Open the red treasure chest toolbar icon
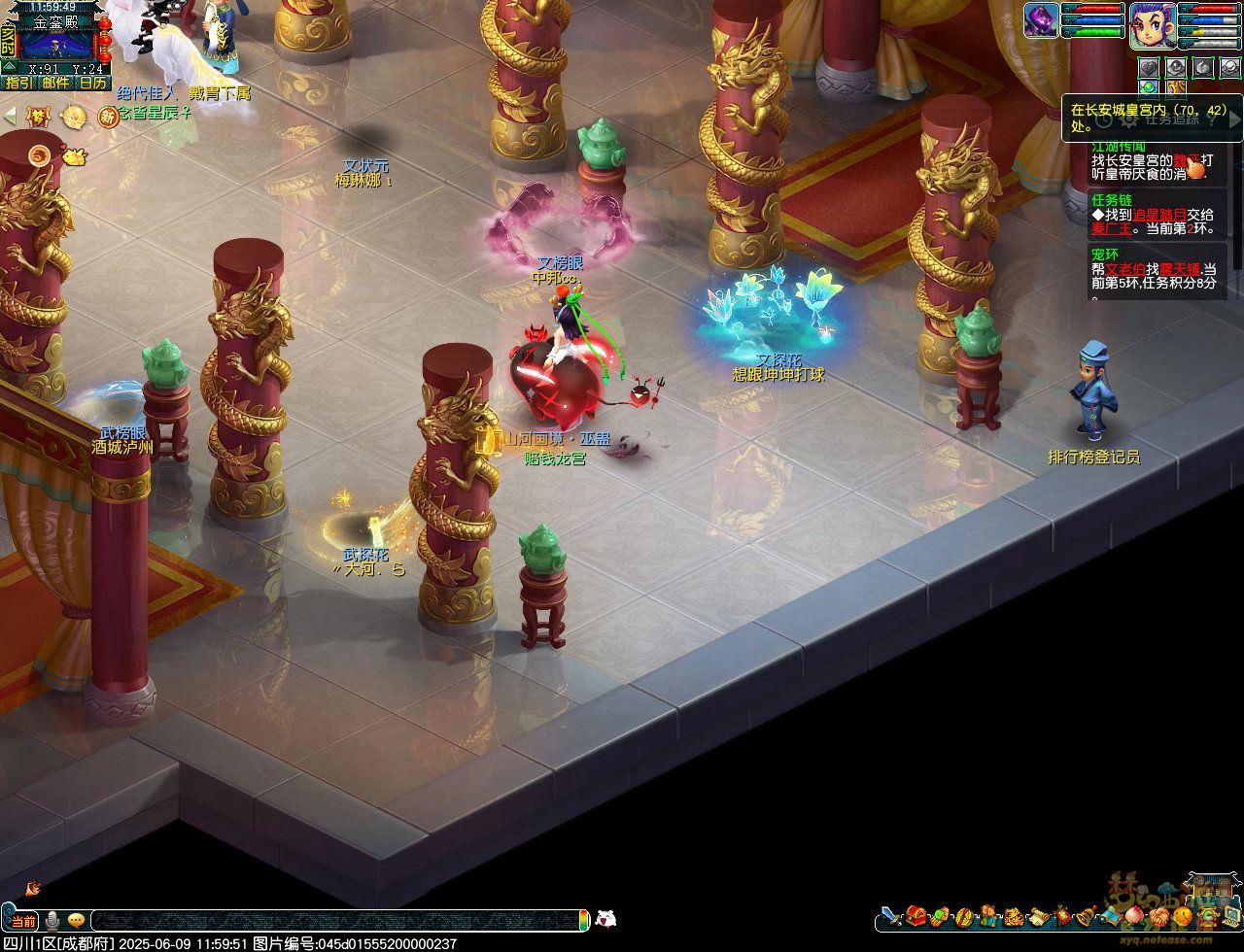Viewport: 1244px width, 952px height. coord(916,915)
